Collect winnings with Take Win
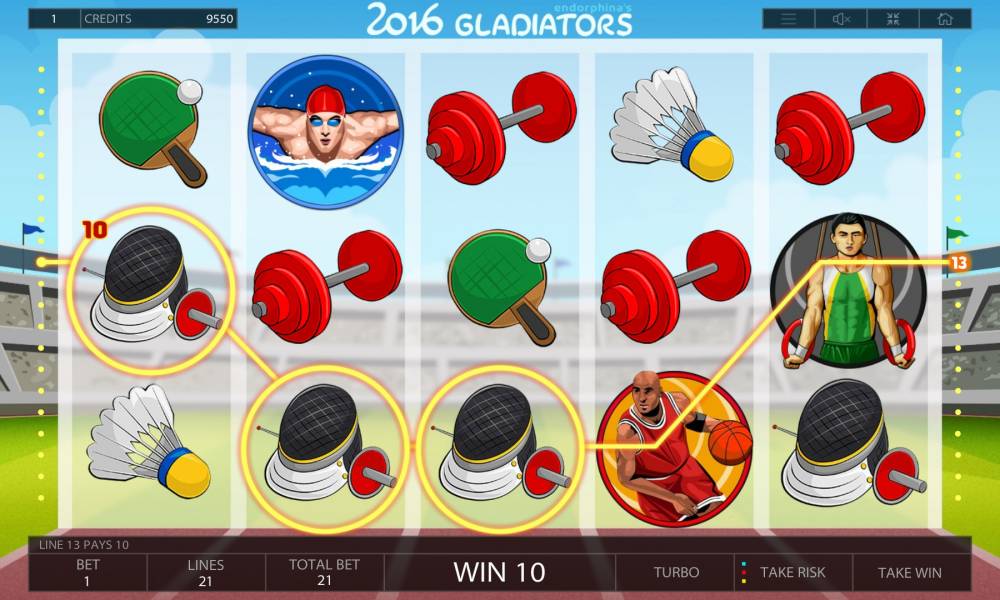1000x600 pixels. [909, 573]
